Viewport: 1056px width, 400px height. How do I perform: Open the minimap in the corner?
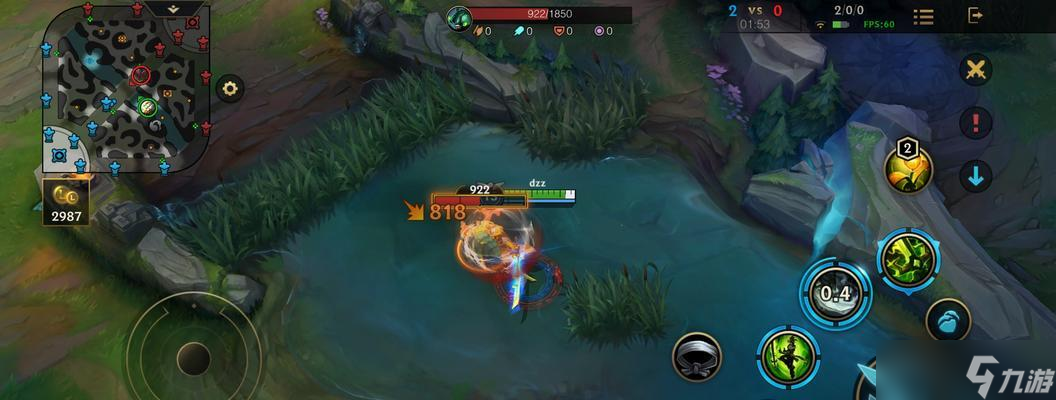click(125, 88)
